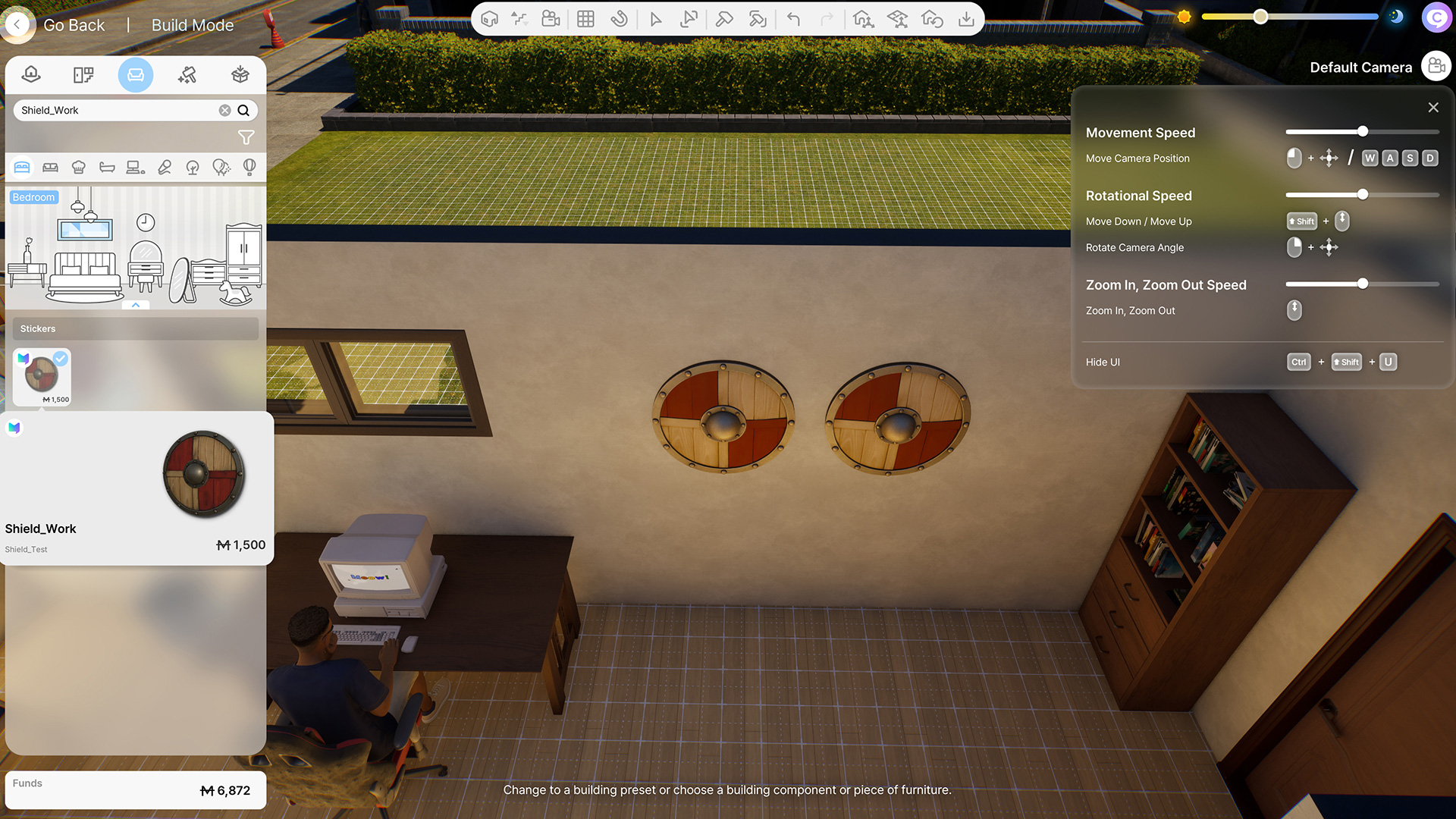Viewport: 1456px width, 819px height.
Task: Open the hammer with sparkles tab
Action: [x=187, y=74]
